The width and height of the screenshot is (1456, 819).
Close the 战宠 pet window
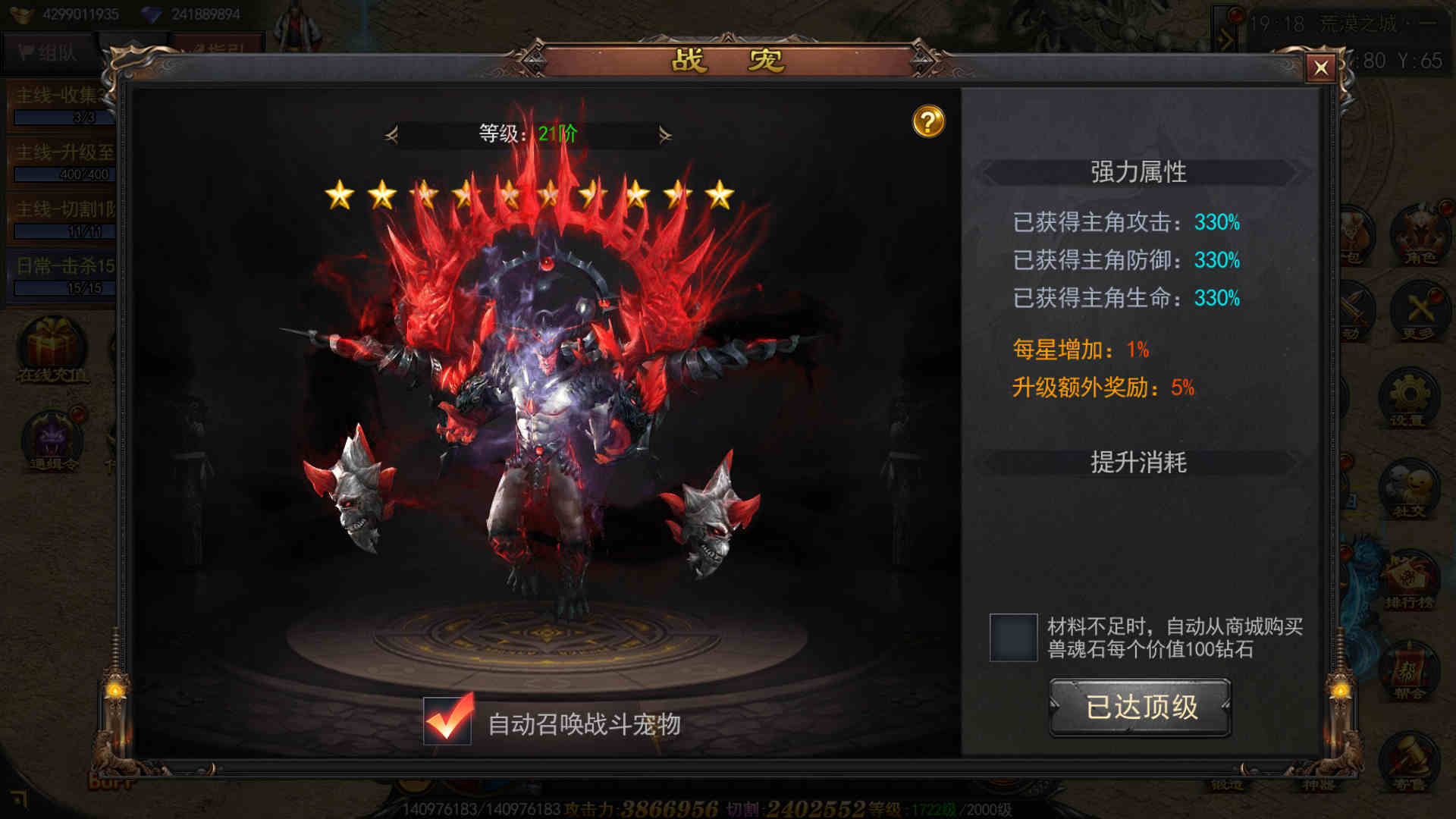pos(1320,68)
